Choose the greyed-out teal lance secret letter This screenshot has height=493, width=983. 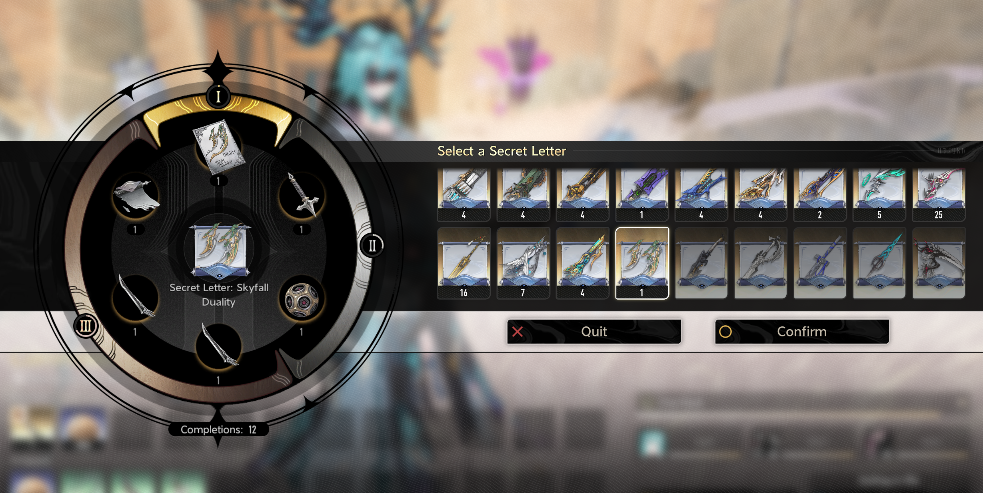[x=879, y=262]
